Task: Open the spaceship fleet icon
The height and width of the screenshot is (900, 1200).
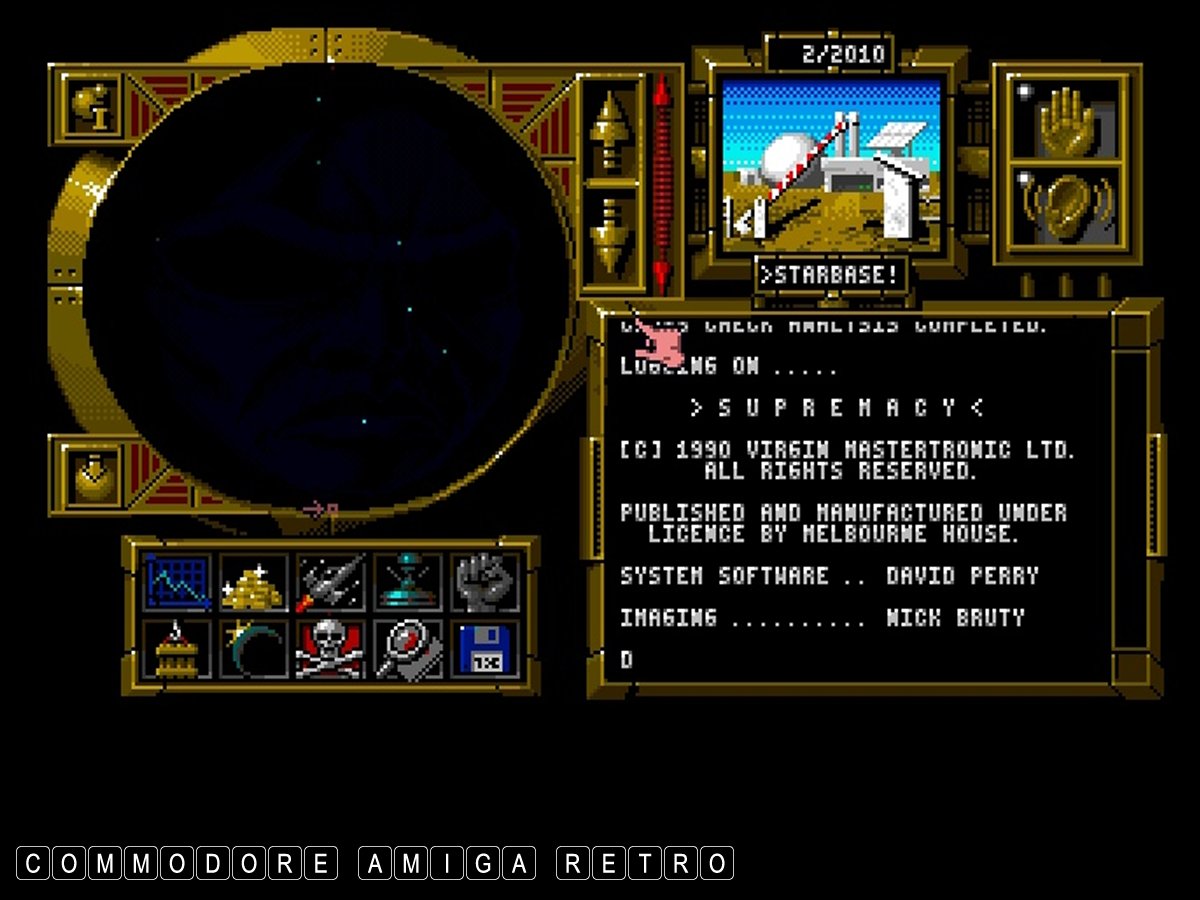Action: [331, 583]
